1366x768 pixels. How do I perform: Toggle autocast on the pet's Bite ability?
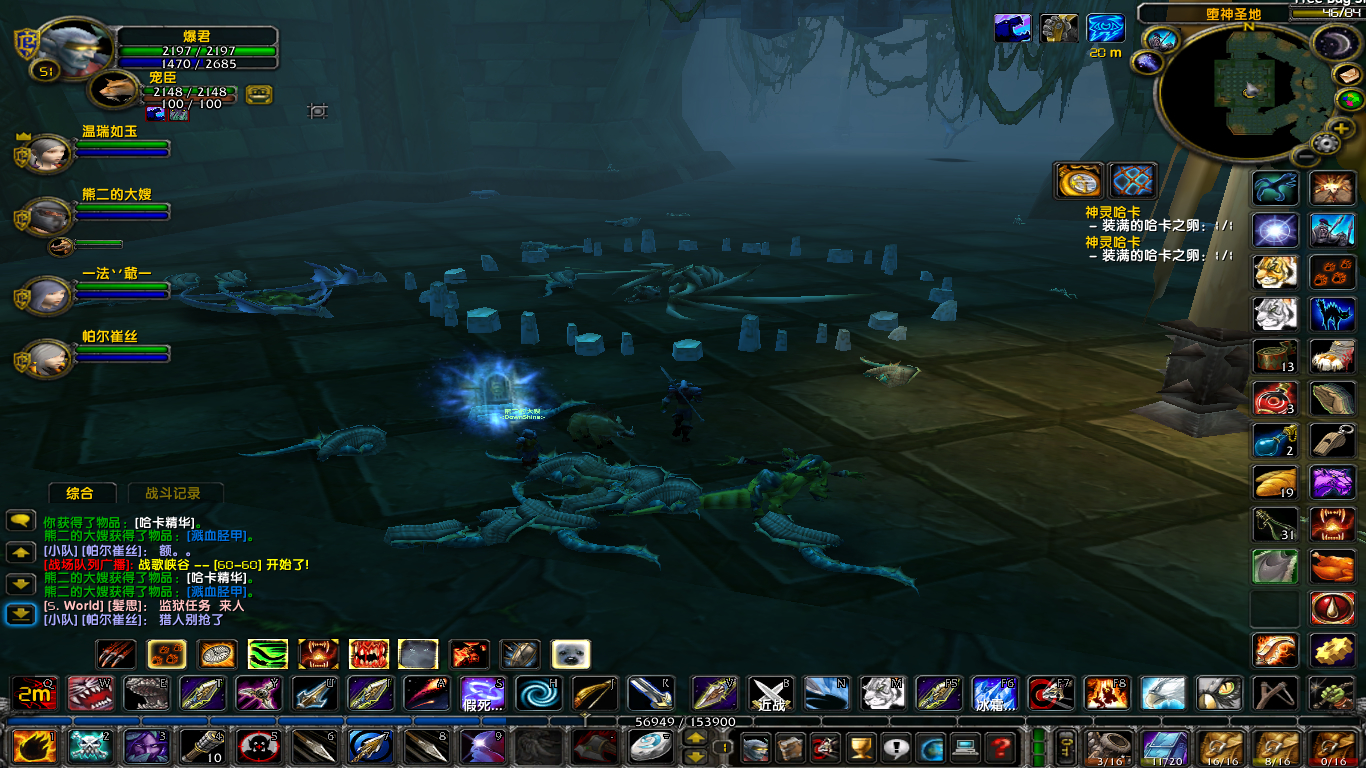pos(368,654)
